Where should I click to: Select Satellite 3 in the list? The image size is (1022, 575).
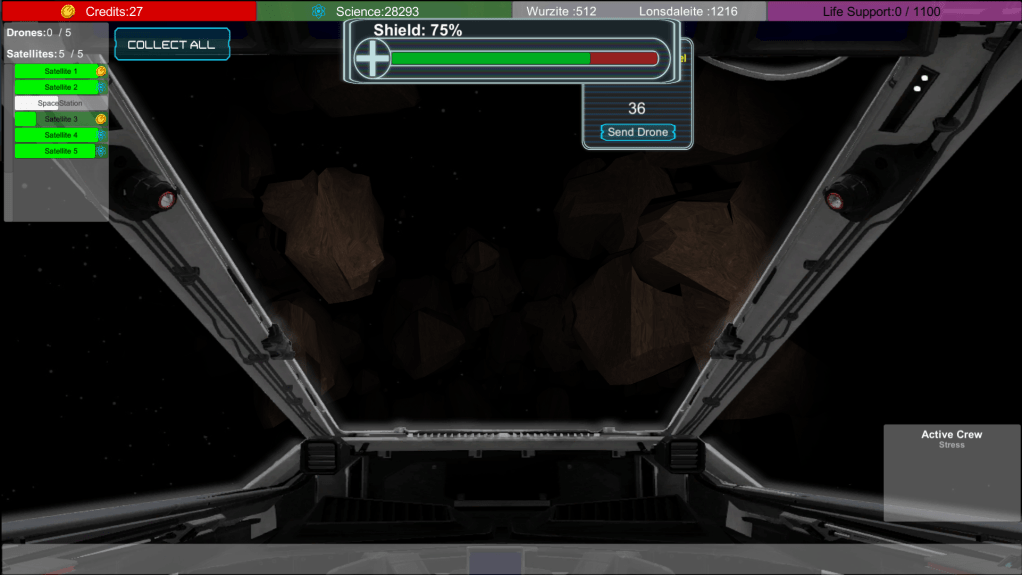coord(60,119)
